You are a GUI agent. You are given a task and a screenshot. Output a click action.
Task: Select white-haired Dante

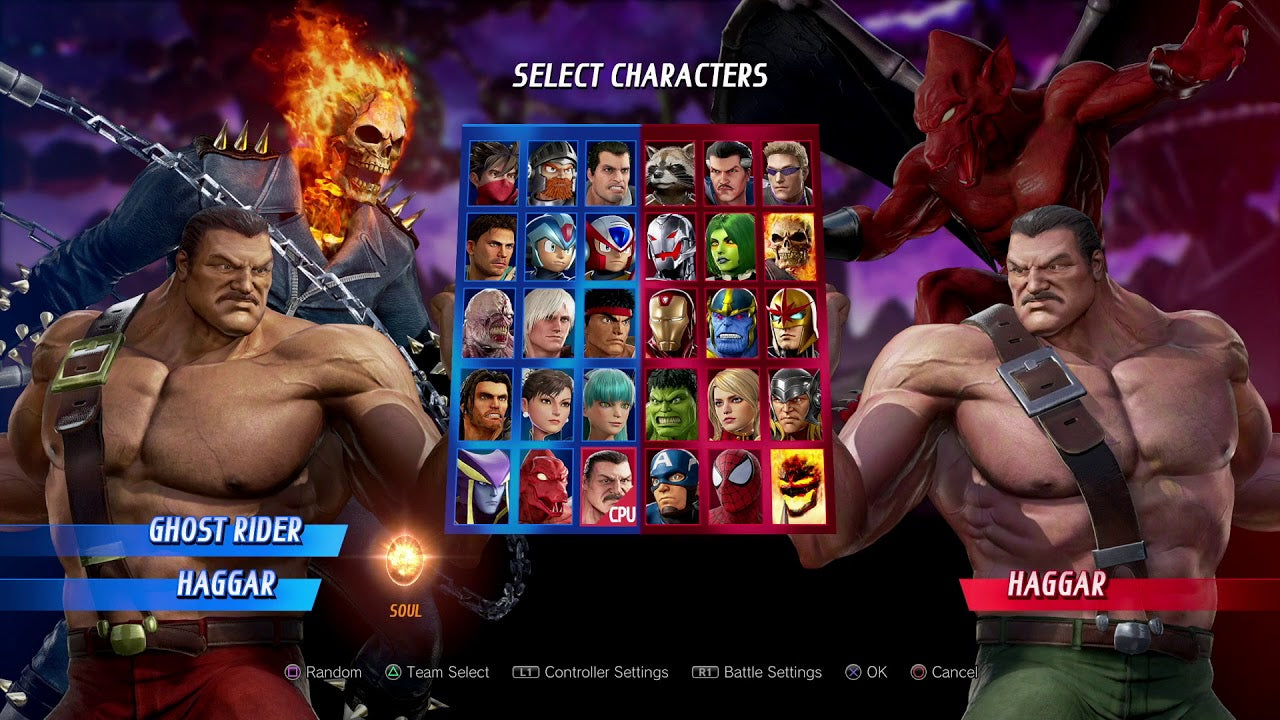[549, 323]
